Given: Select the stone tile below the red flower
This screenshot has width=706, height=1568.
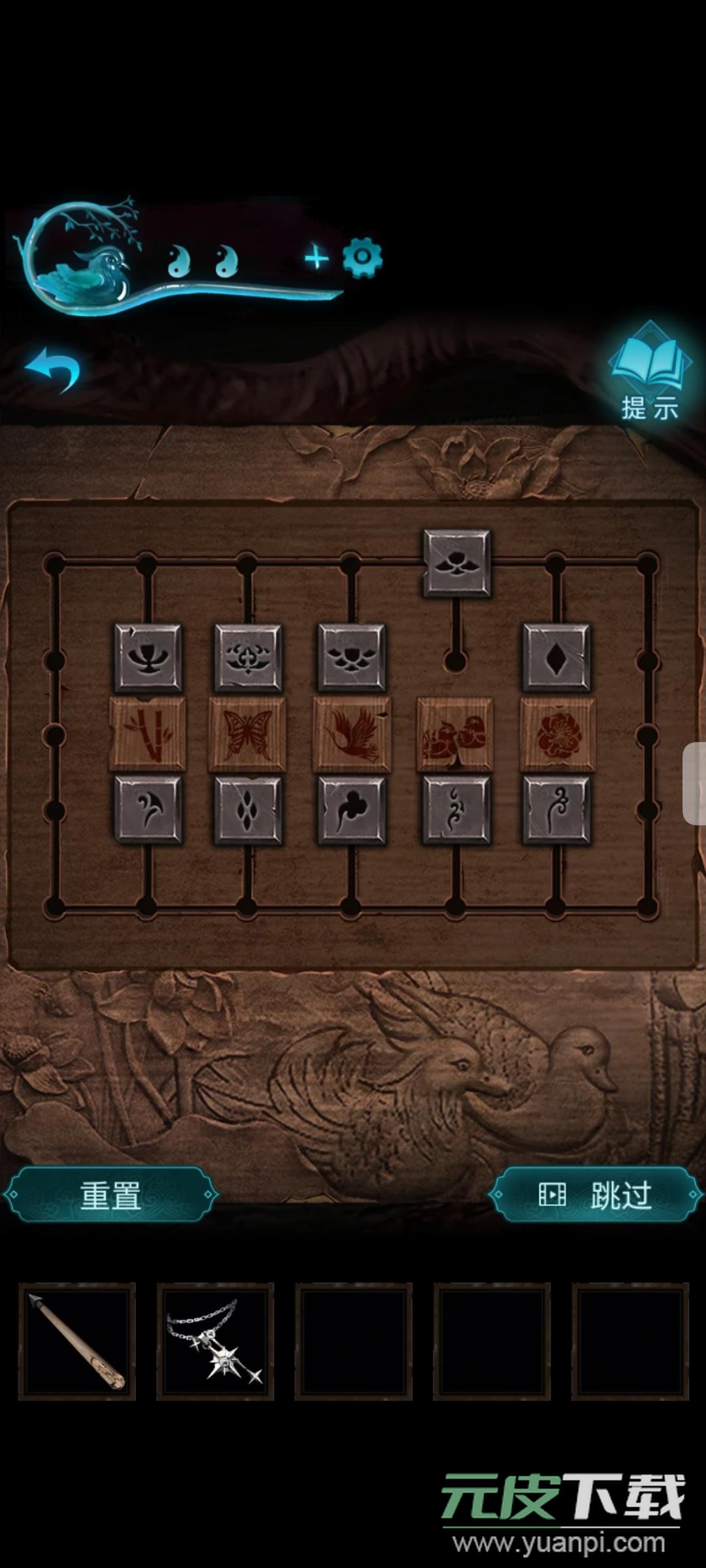Looking at the screenshot, I should pyautogui.click(x=556, y=810).
